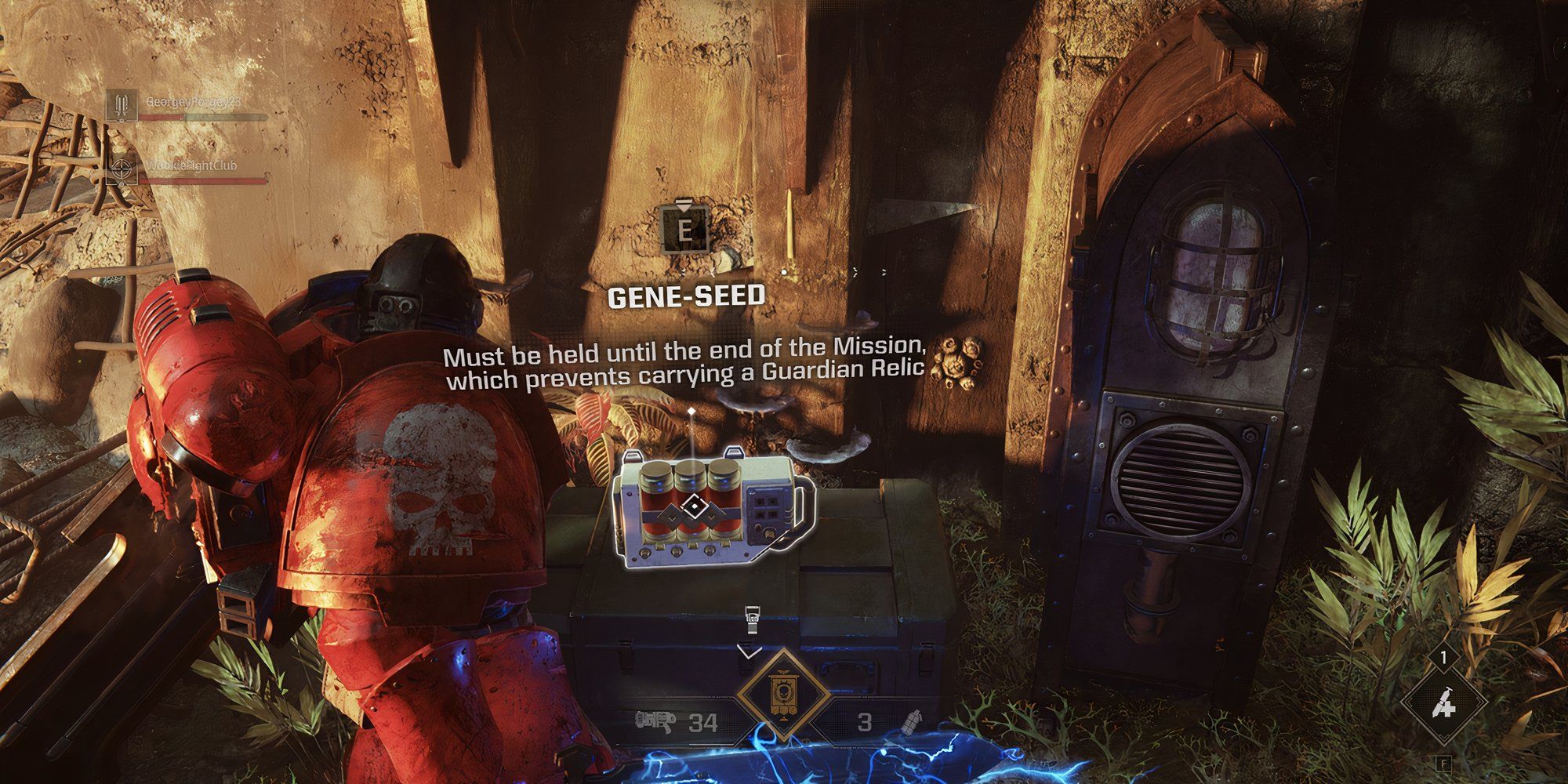The image size is (1568, 784).
Task: Click the medicae stimm syringe icon
Action: (1445, 704)
